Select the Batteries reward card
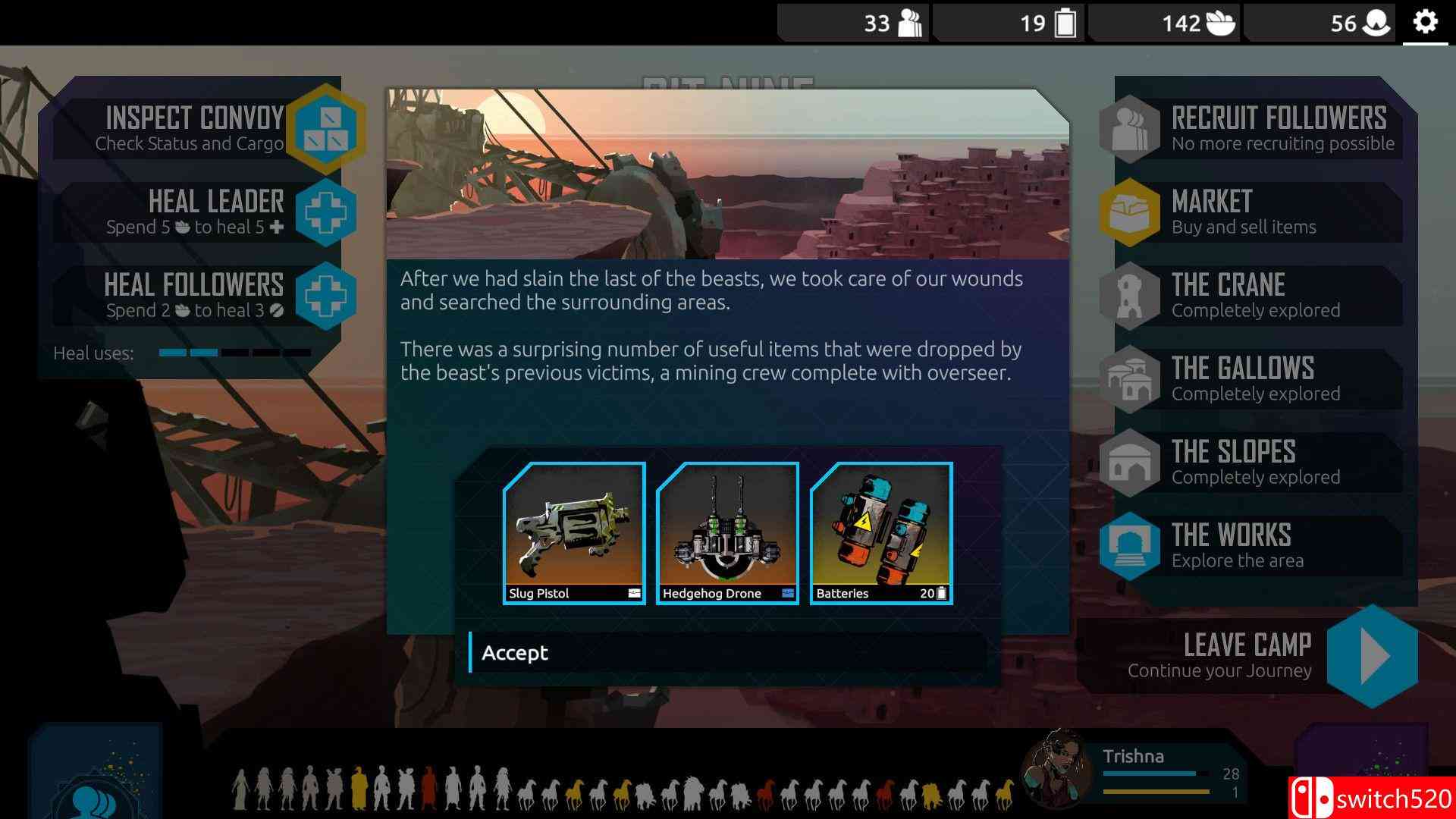Viewport: 1456px width, 819px height. click(x=880, y=531)
